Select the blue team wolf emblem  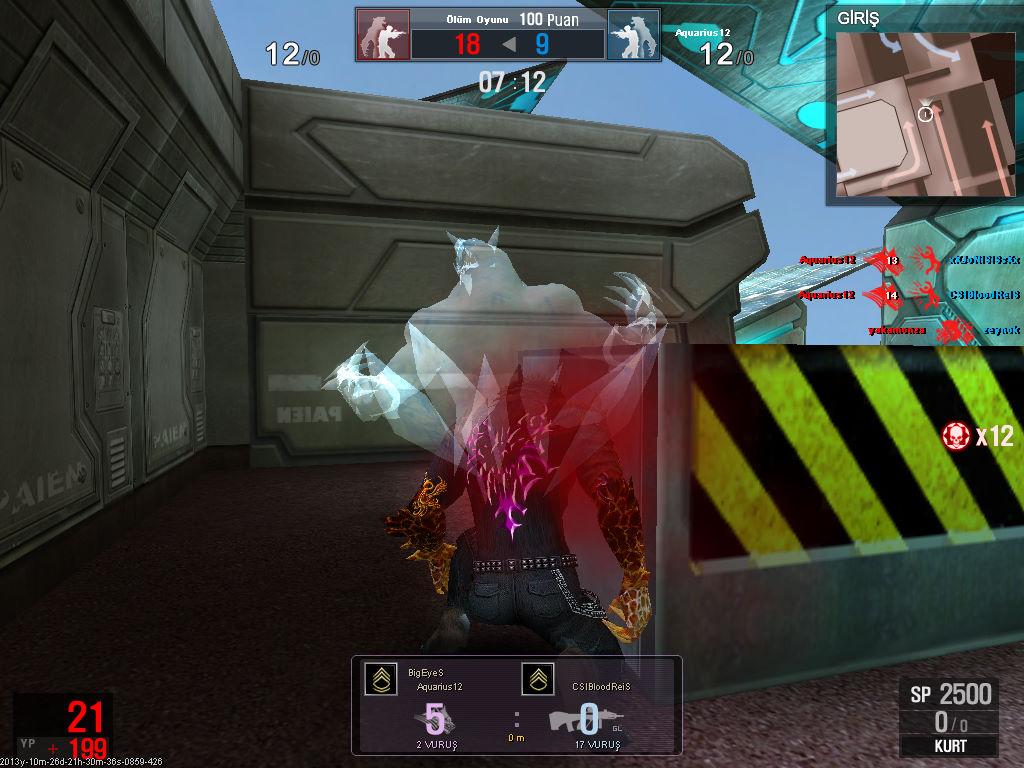633,36
